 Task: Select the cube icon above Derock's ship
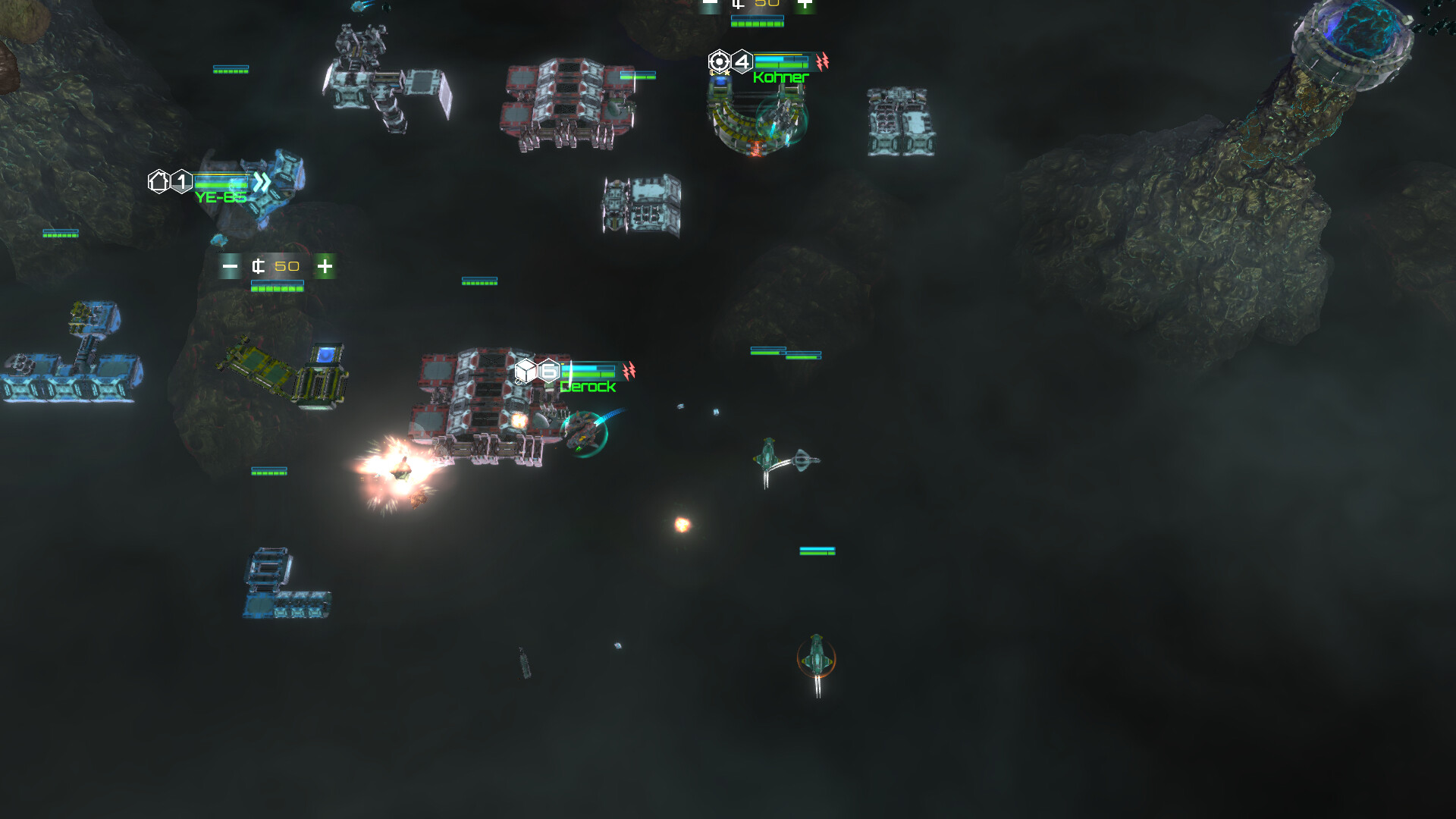click(526, 371)
